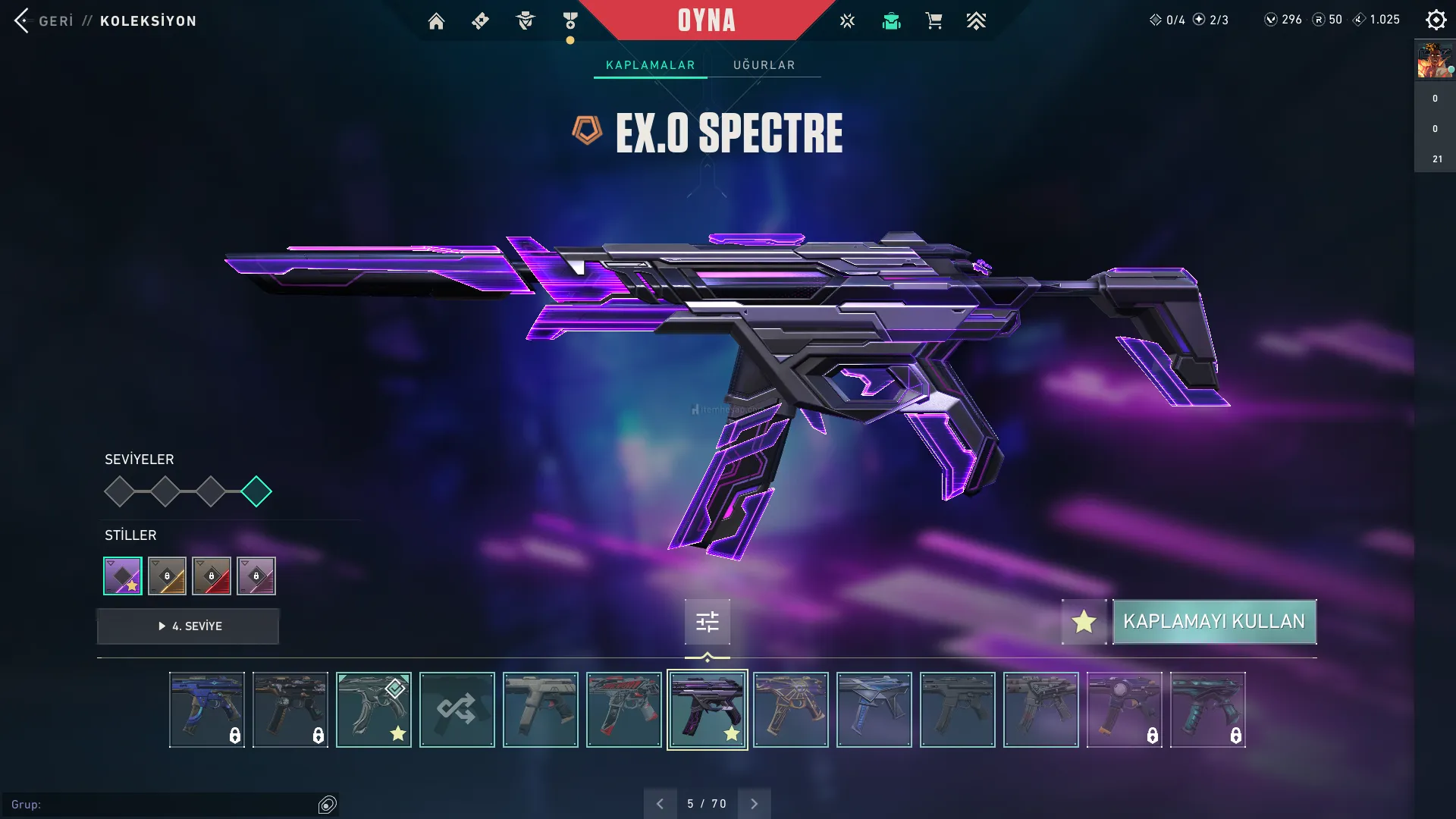This screenshot has height=819, width=1456.
Task: Open the settings gear icon
Action: [x=1436, y=20]
